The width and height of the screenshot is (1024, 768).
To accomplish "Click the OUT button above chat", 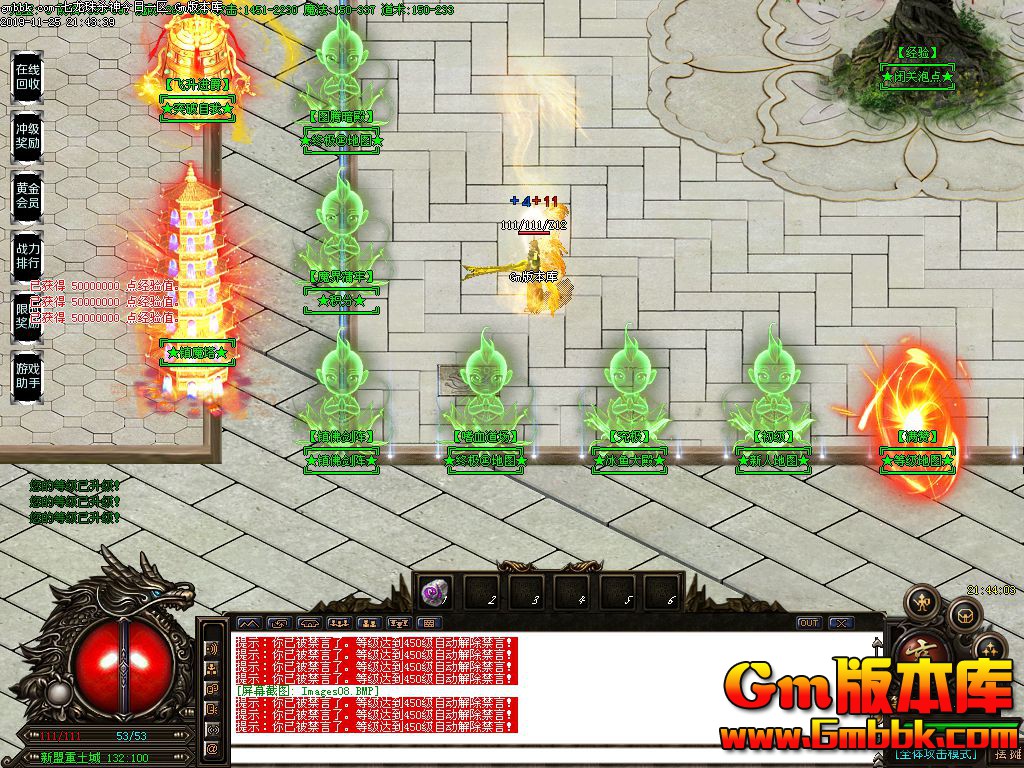I will coord(808,623).
